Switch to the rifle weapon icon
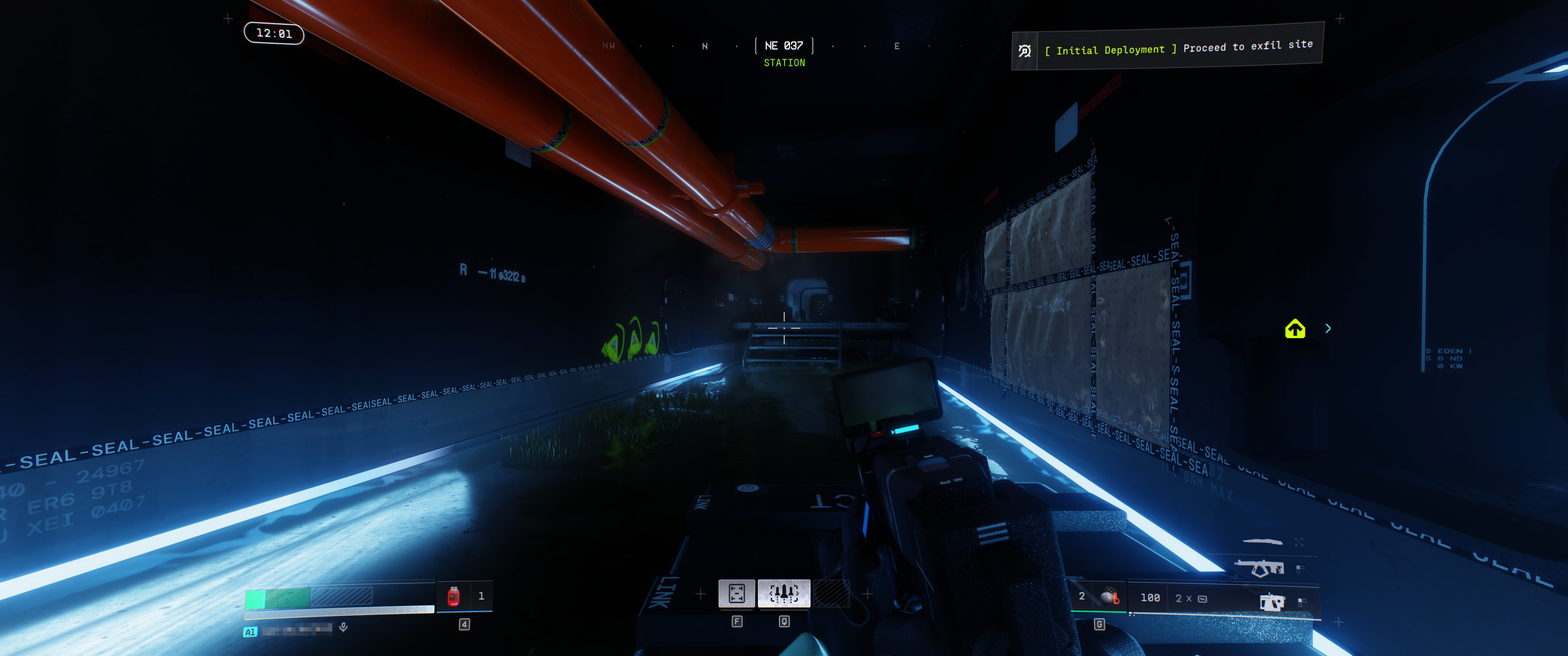Viewport: 1568px width, 656px height. 1259,568
